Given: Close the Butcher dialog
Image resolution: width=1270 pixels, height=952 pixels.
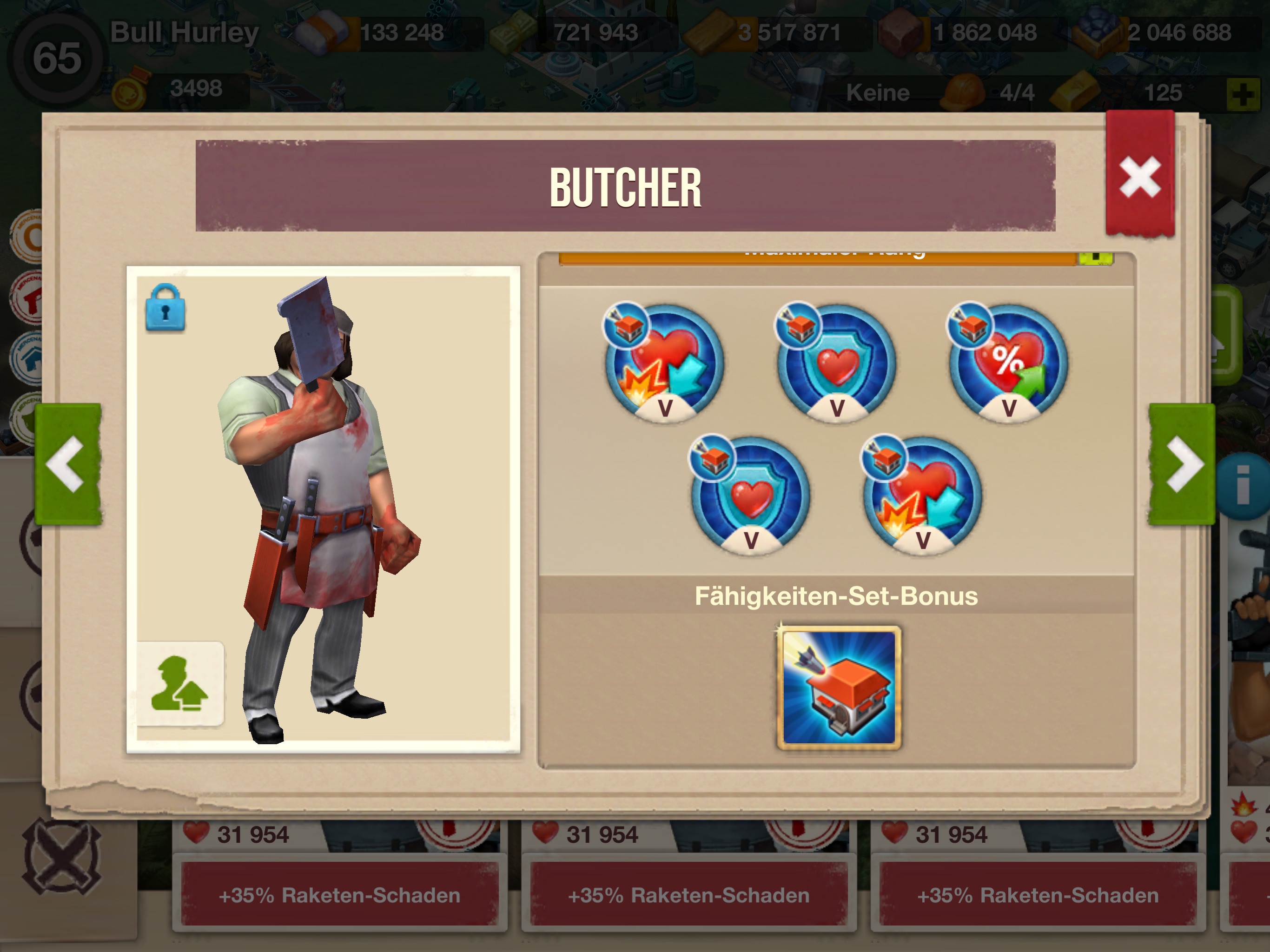Looking at the screenshot, I should (1139, 177).
